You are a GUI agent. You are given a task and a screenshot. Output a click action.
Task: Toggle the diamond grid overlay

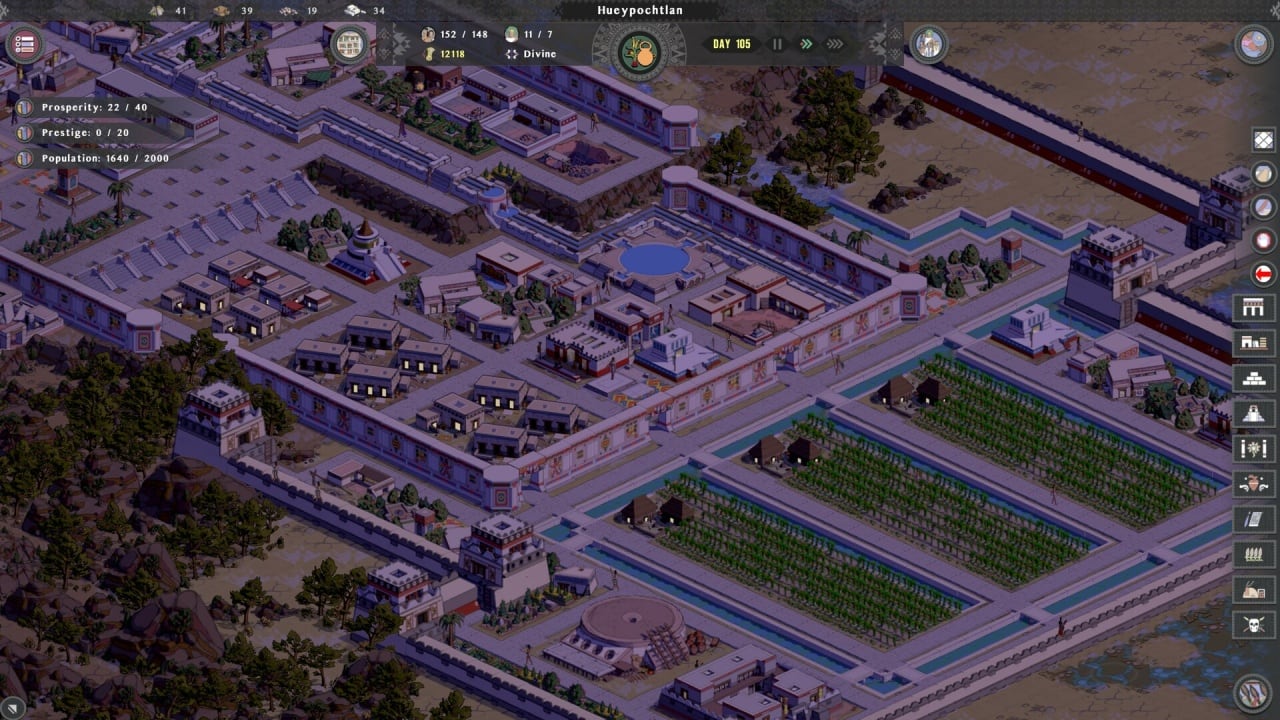[x=1265, y=140]
